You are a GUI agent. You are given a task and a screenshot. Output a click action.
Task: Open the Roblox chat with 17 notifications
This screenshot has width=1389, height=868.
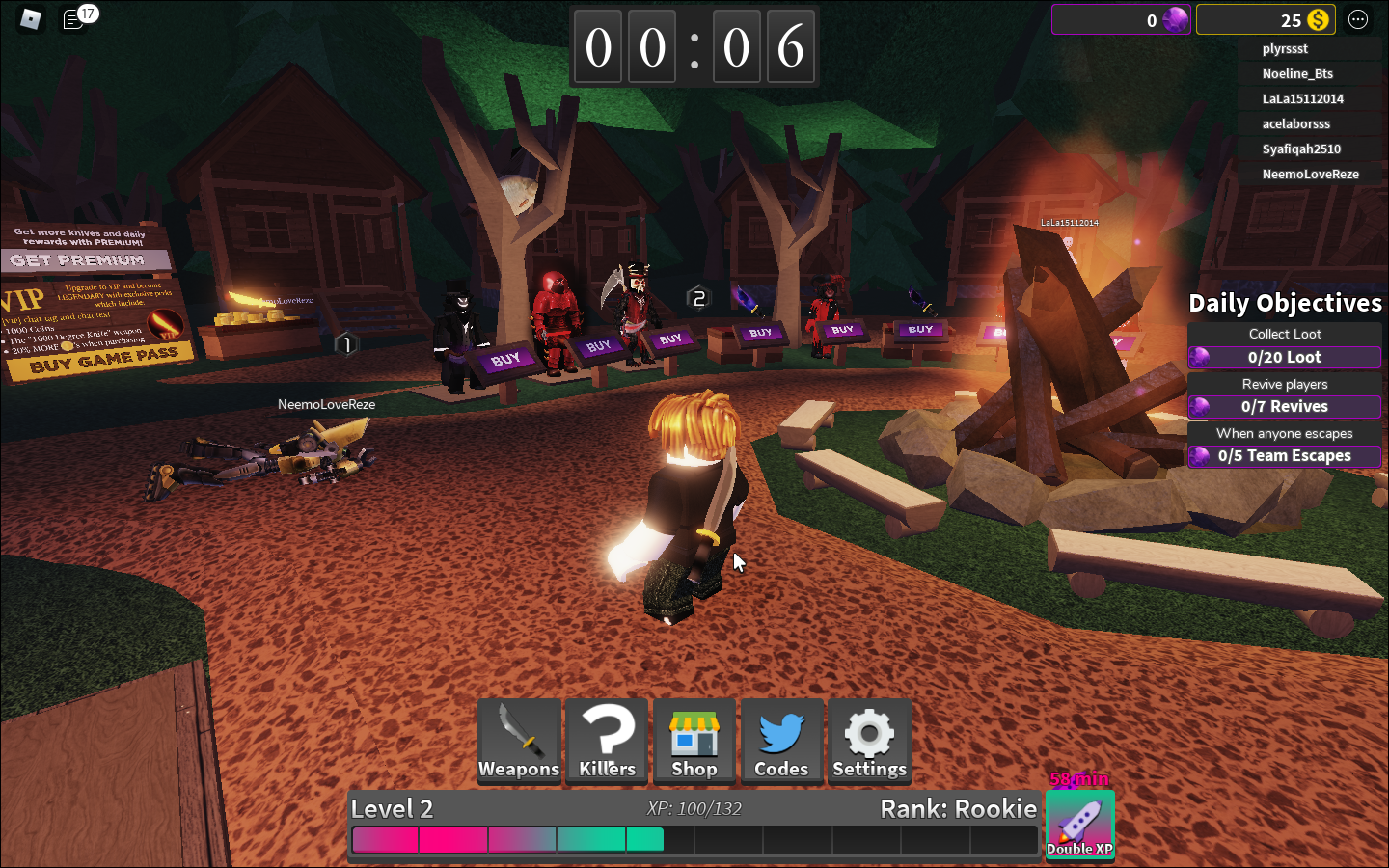(x=75, y=19)
